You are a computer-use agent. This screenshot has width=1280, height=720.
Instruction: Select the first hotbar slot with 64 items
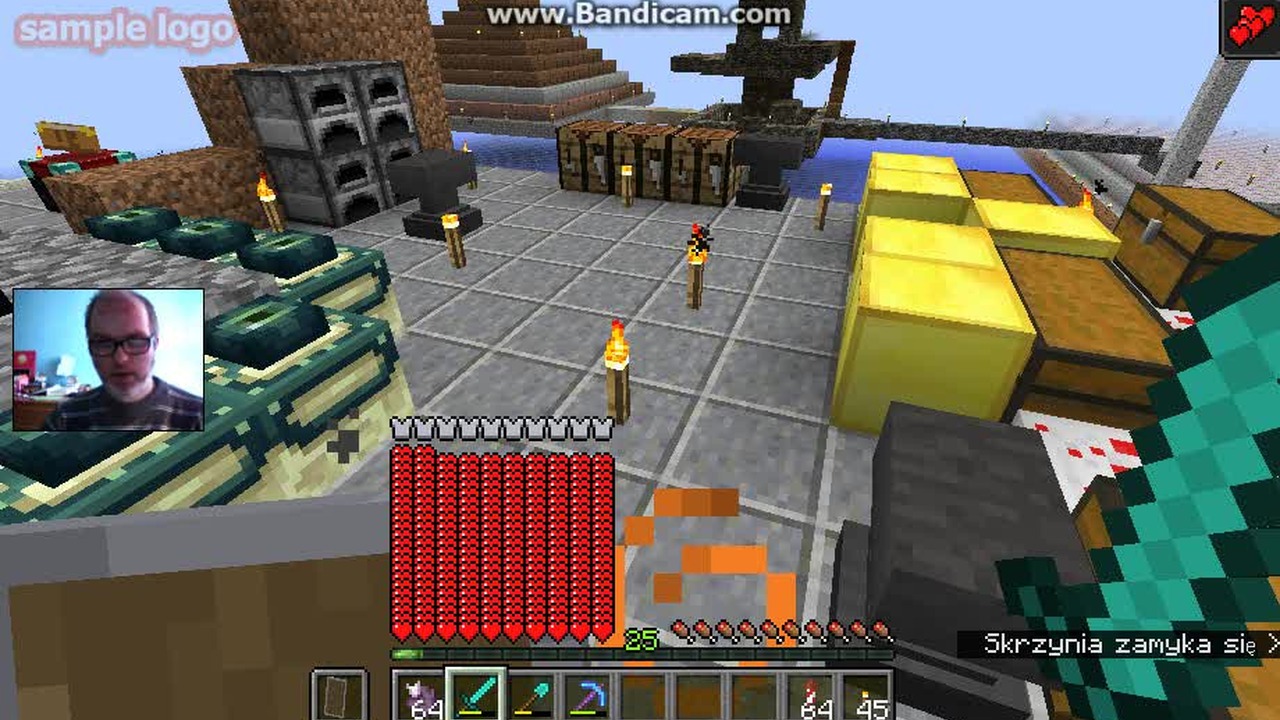[419, 696]
